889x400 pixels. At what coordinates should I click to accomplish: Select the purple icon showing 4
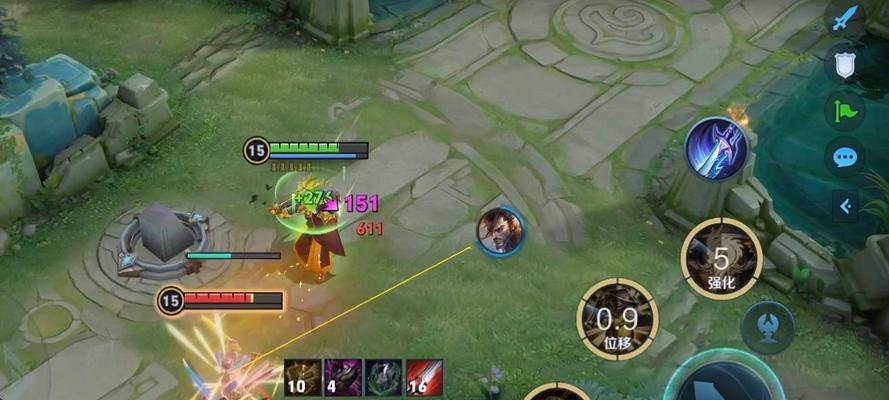pyautogui.click(x=343, y=378)
